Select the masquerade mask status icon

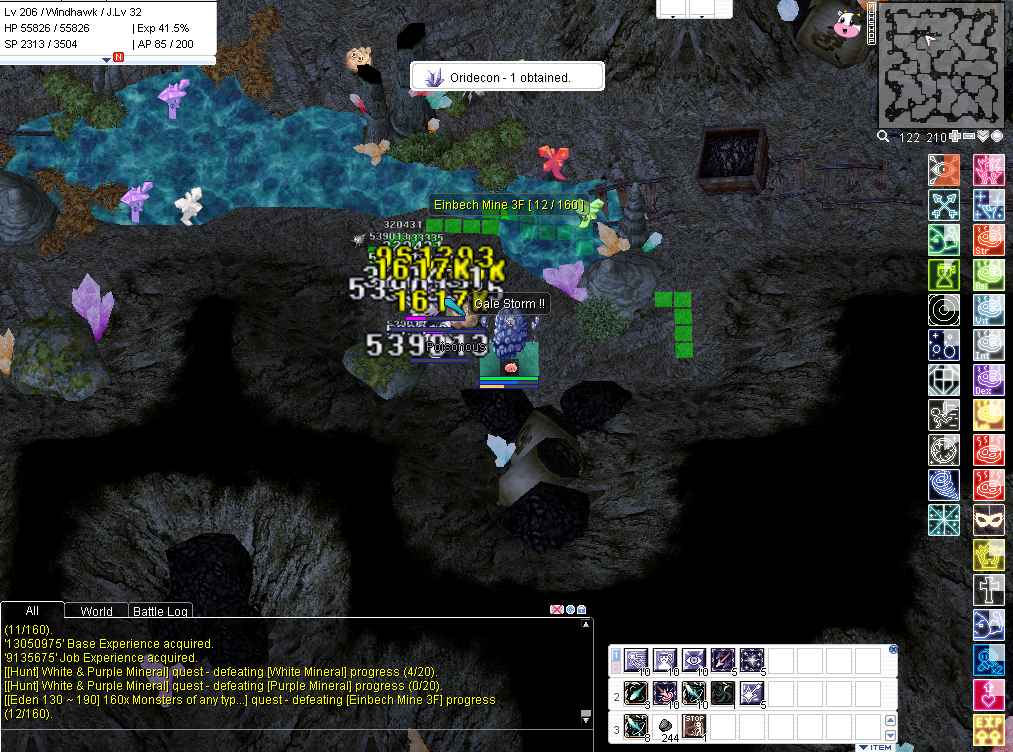[988, 520]
